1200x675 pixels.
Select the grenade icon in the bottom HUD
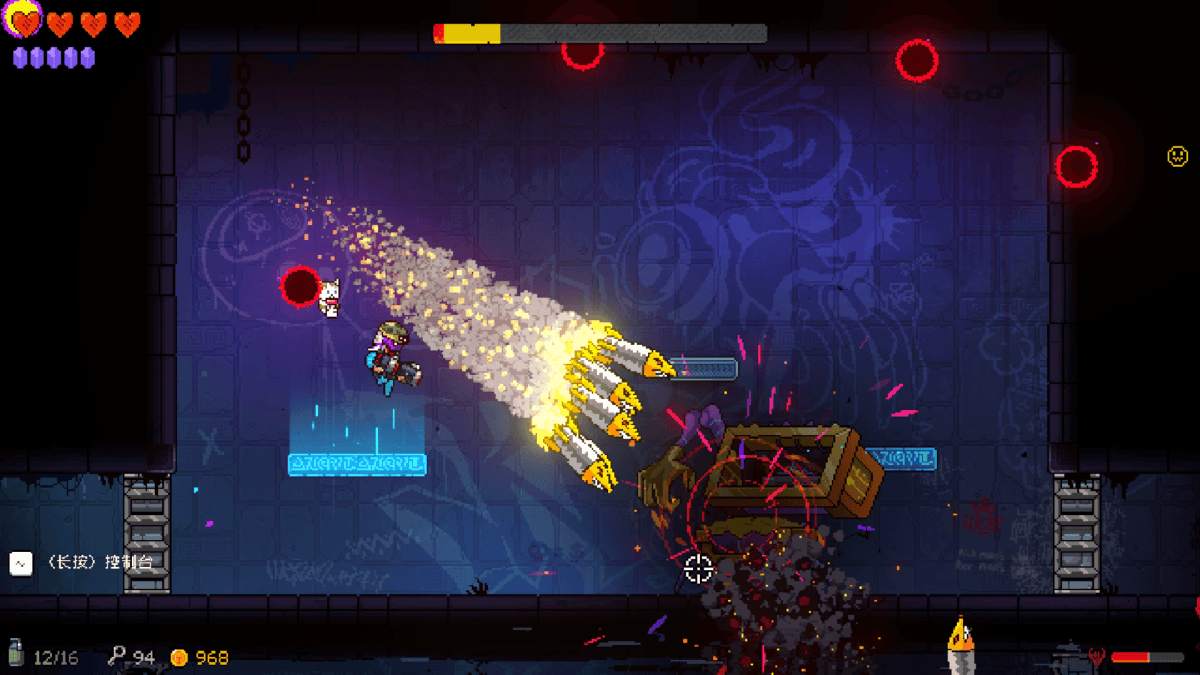[17, 654]
